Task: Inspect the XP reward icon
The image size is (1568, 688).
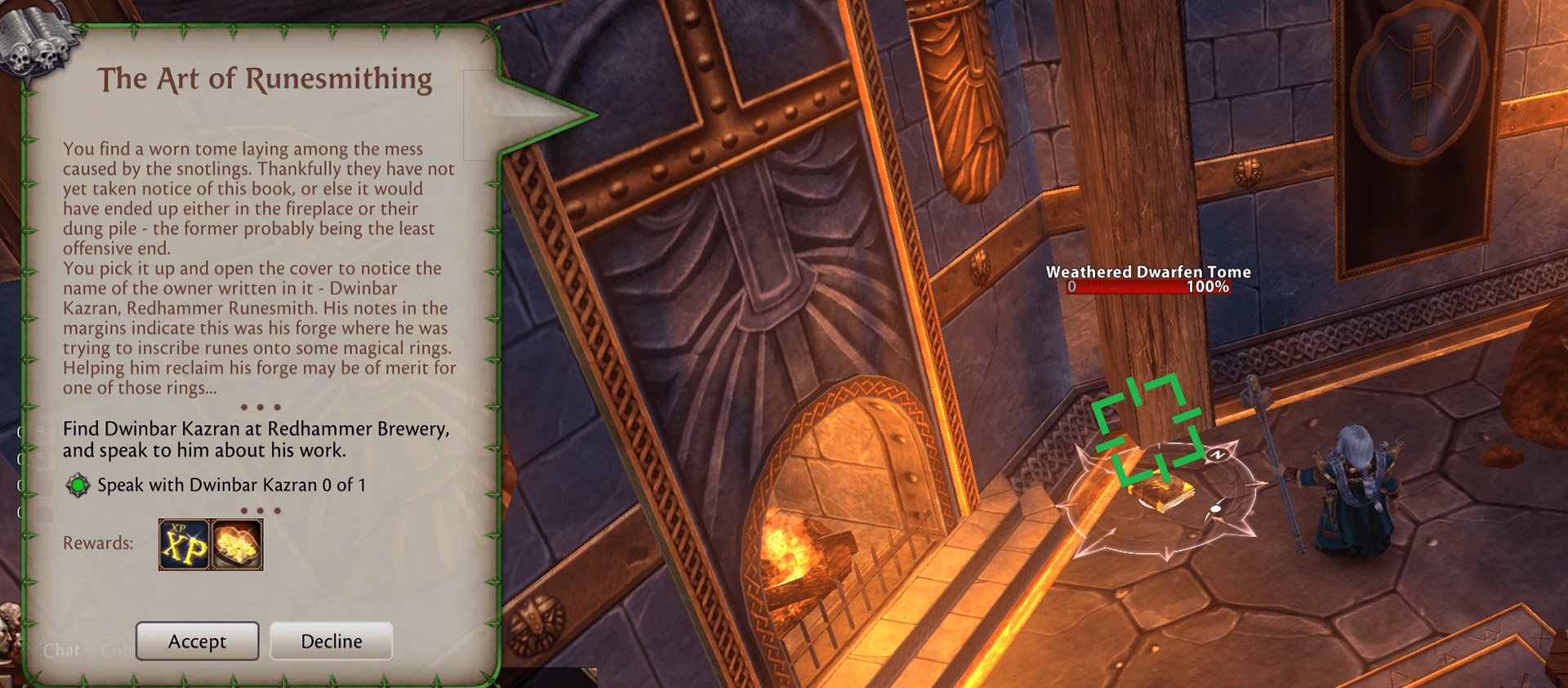Action: coord(185,544)
